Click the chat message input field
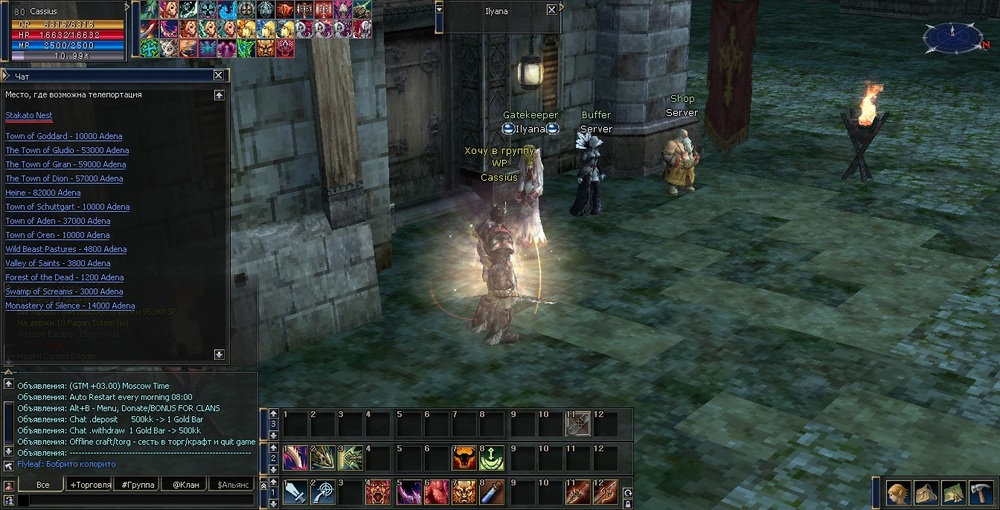The width and height of the screenshot is (1000, 510). tap(130, 500)
